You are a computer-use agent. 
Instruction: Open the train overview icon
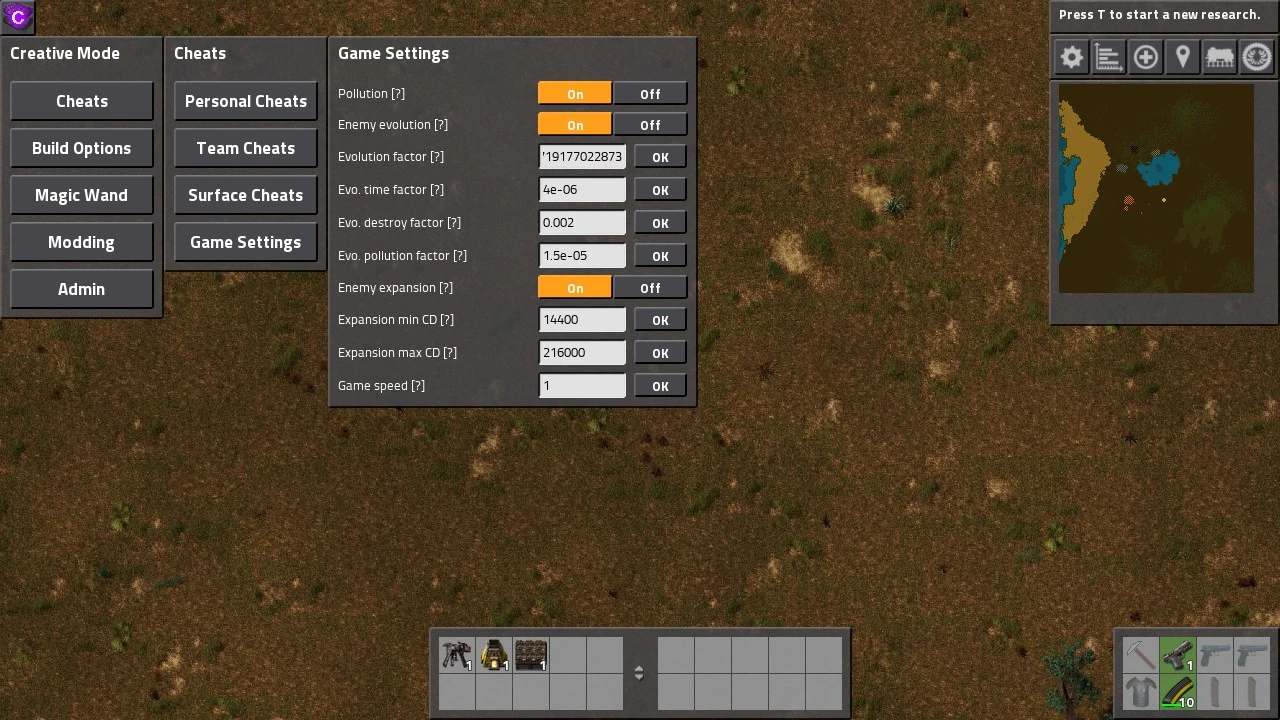[1219, 57]
